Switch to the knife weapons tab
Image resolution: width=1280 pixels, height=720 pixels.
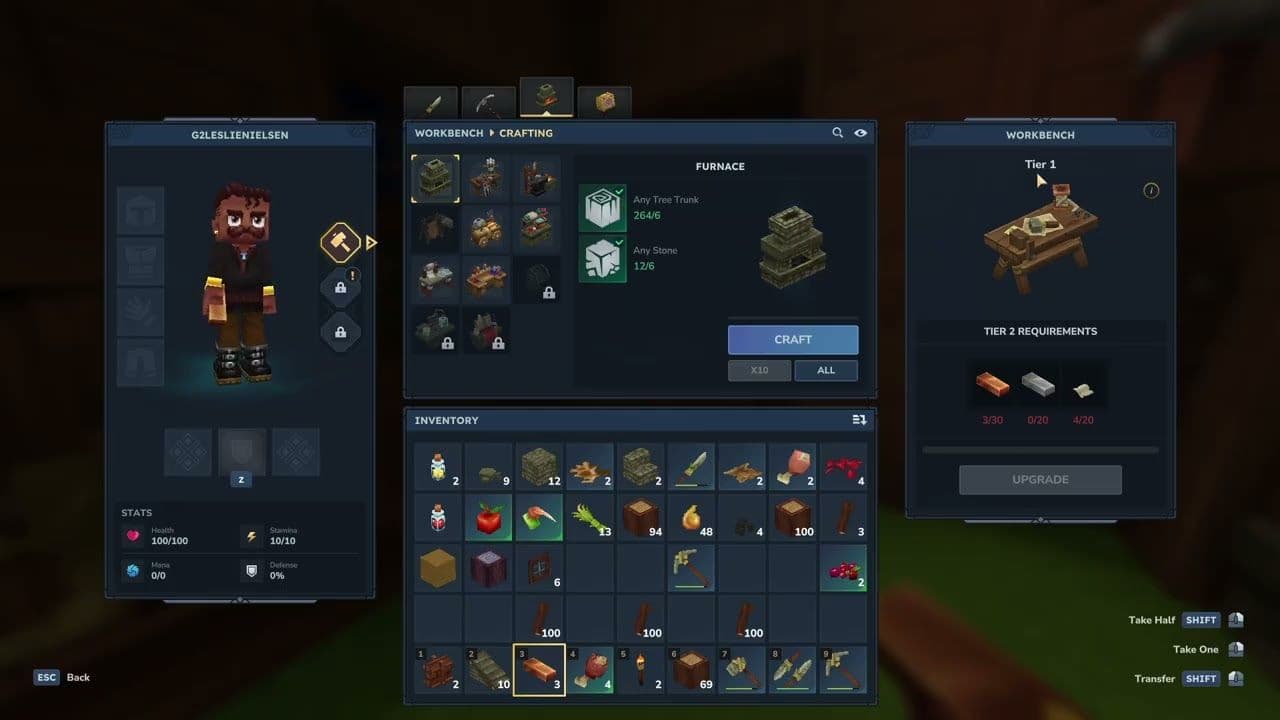[x=432, y=102]
